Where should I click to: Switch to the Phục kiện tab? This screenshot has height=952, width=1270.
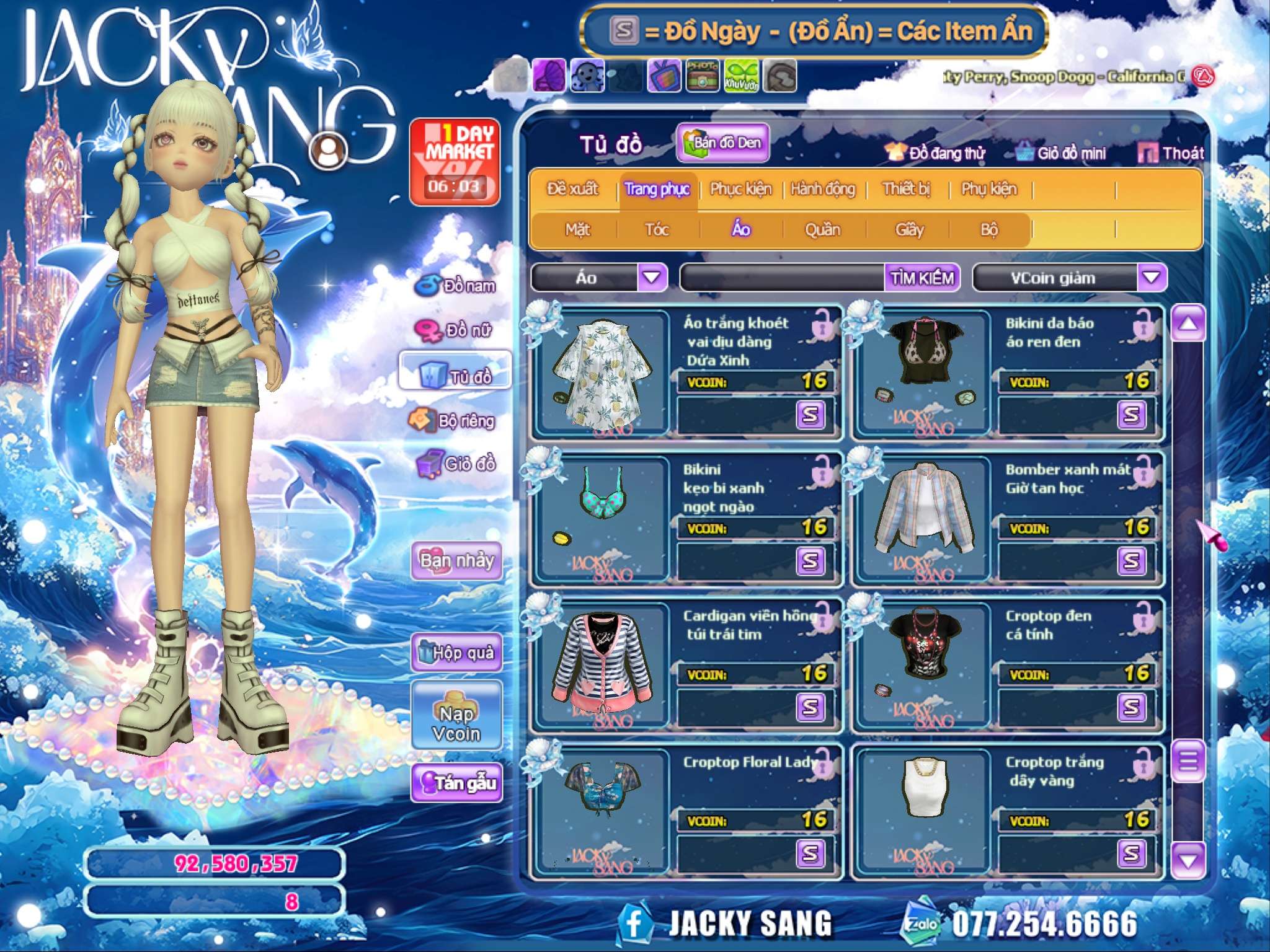click(x=740, y=189)
